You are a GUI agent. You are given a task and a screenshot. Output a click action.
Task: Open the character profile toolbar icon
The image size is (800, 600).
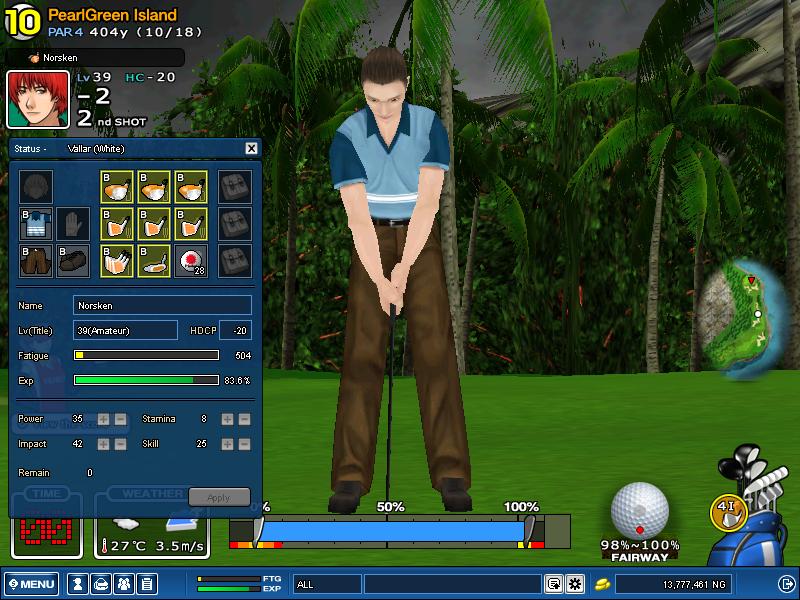click(77, 584)
